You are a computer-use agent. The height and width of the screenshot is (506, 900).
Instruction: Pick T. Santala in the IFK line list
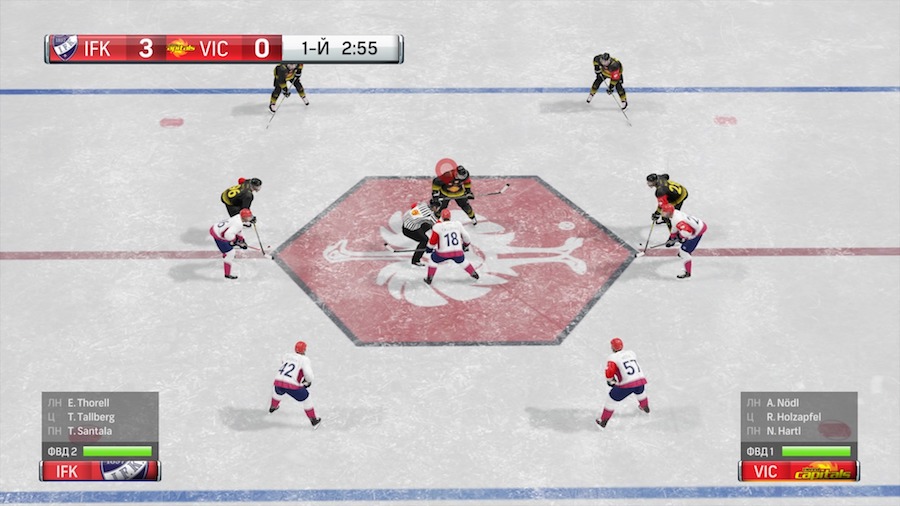pos(90,431)
